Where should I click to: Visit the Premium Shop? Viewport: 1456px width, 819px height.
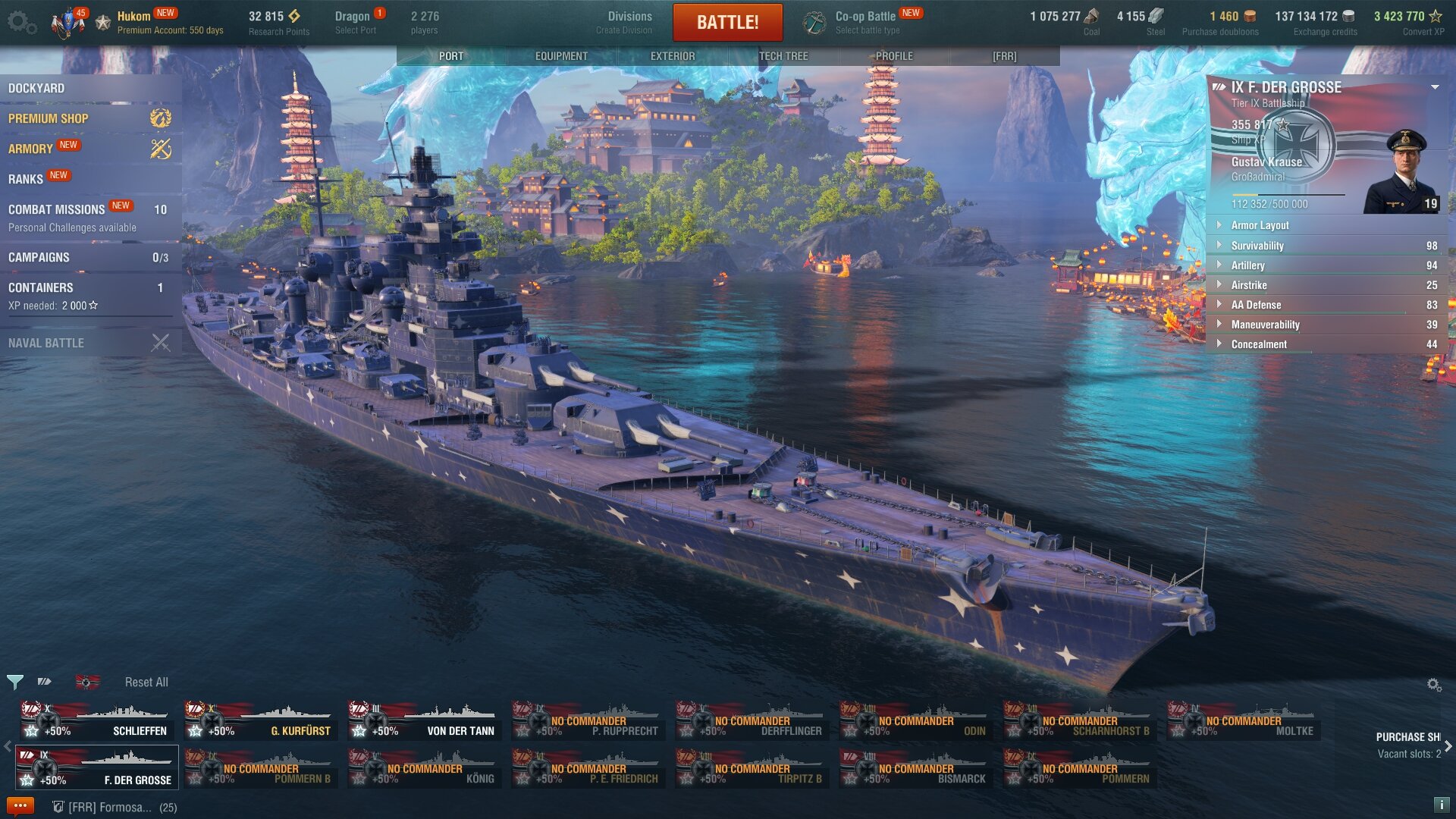coord(49,118)
